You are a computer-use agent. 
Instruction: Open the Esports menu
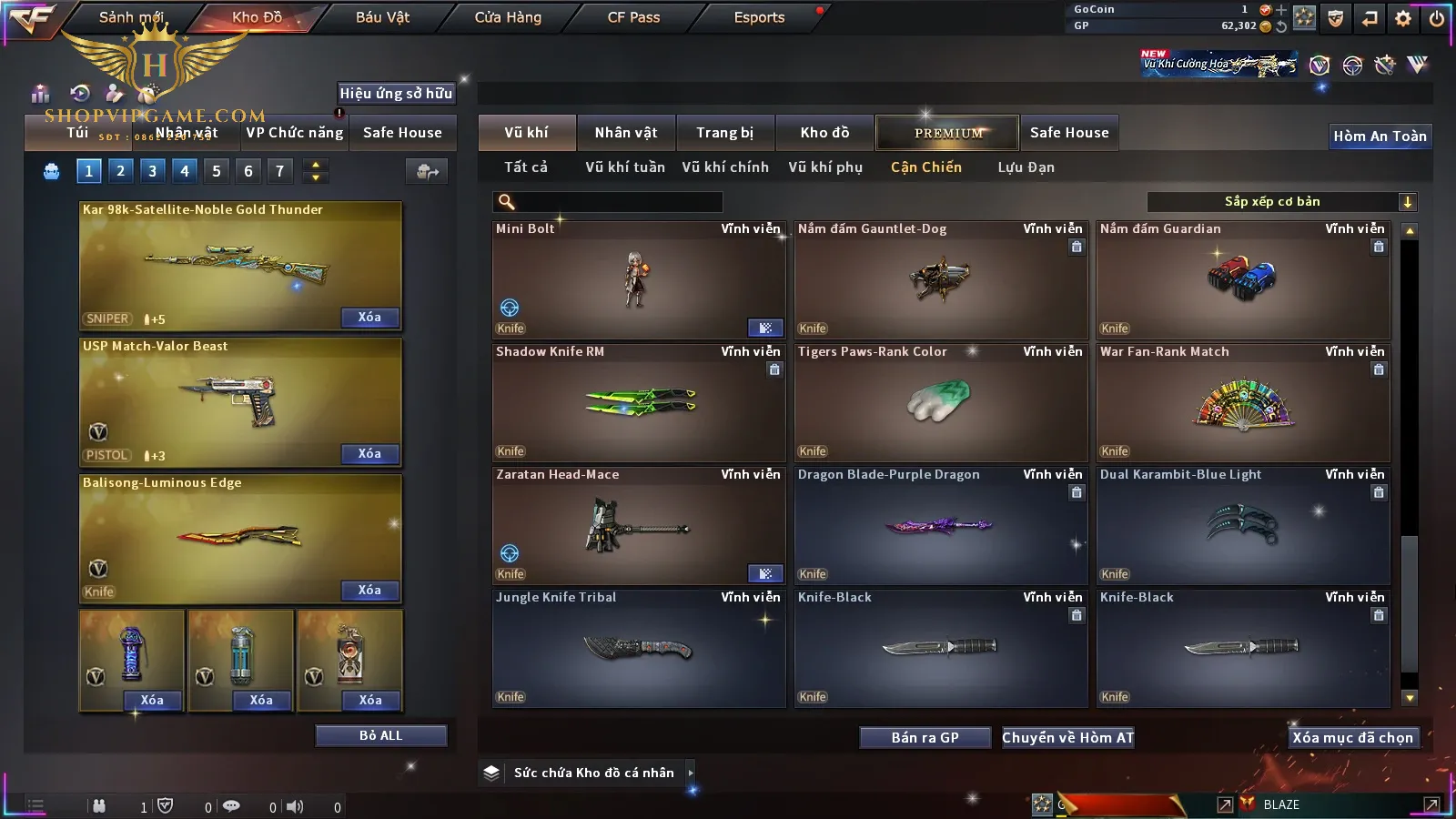click(x=759, y=17)
